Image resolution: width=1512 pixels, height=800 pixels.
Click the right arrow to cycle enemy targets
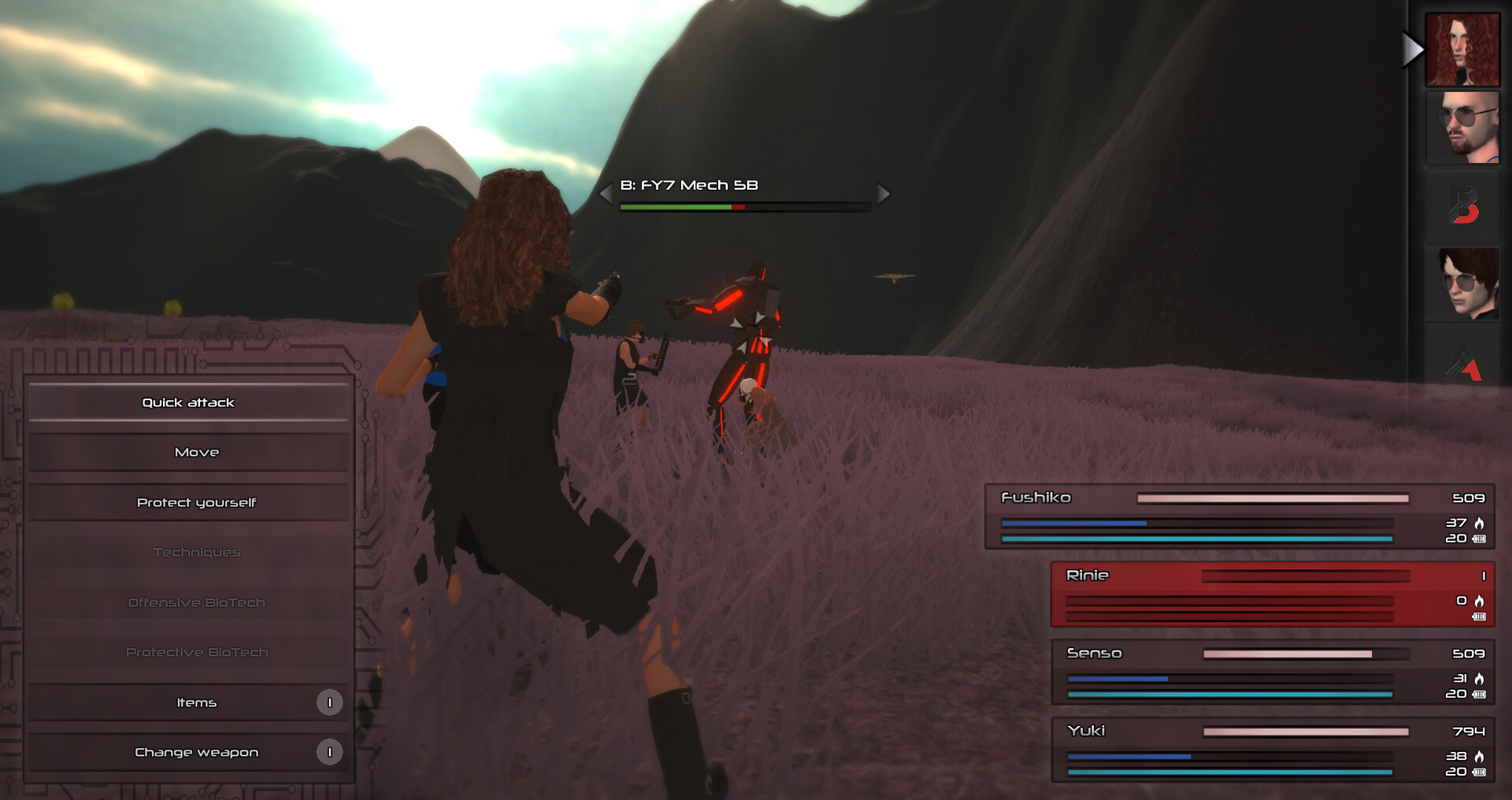(884, 193)
